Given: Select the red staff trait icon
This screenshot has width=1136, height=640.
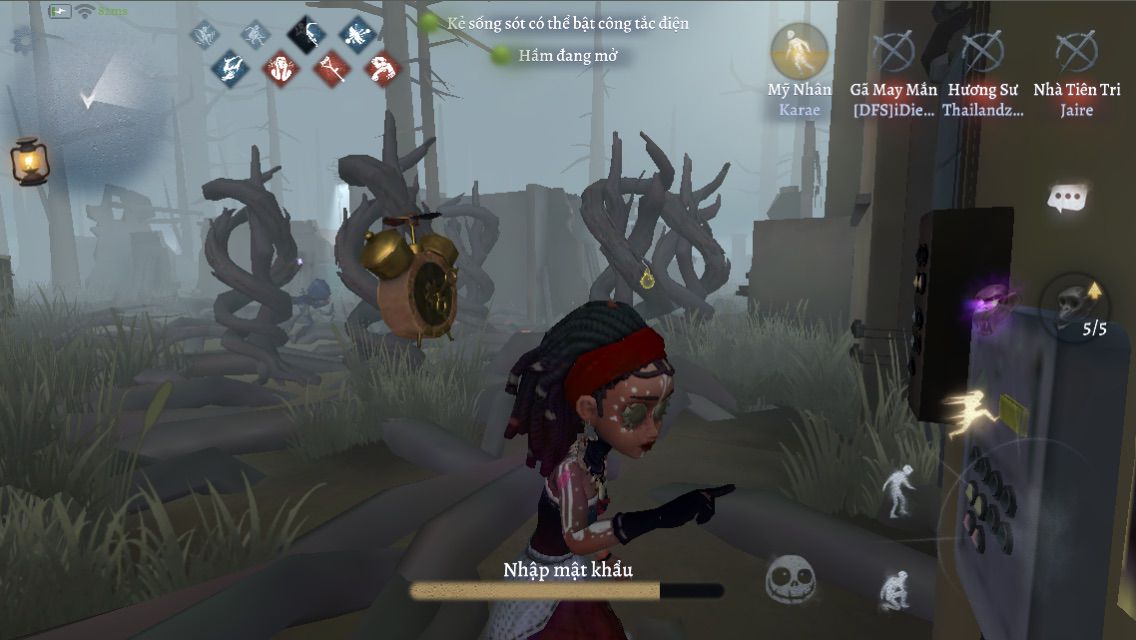Looking at the screenshot, I should (330, 69).
